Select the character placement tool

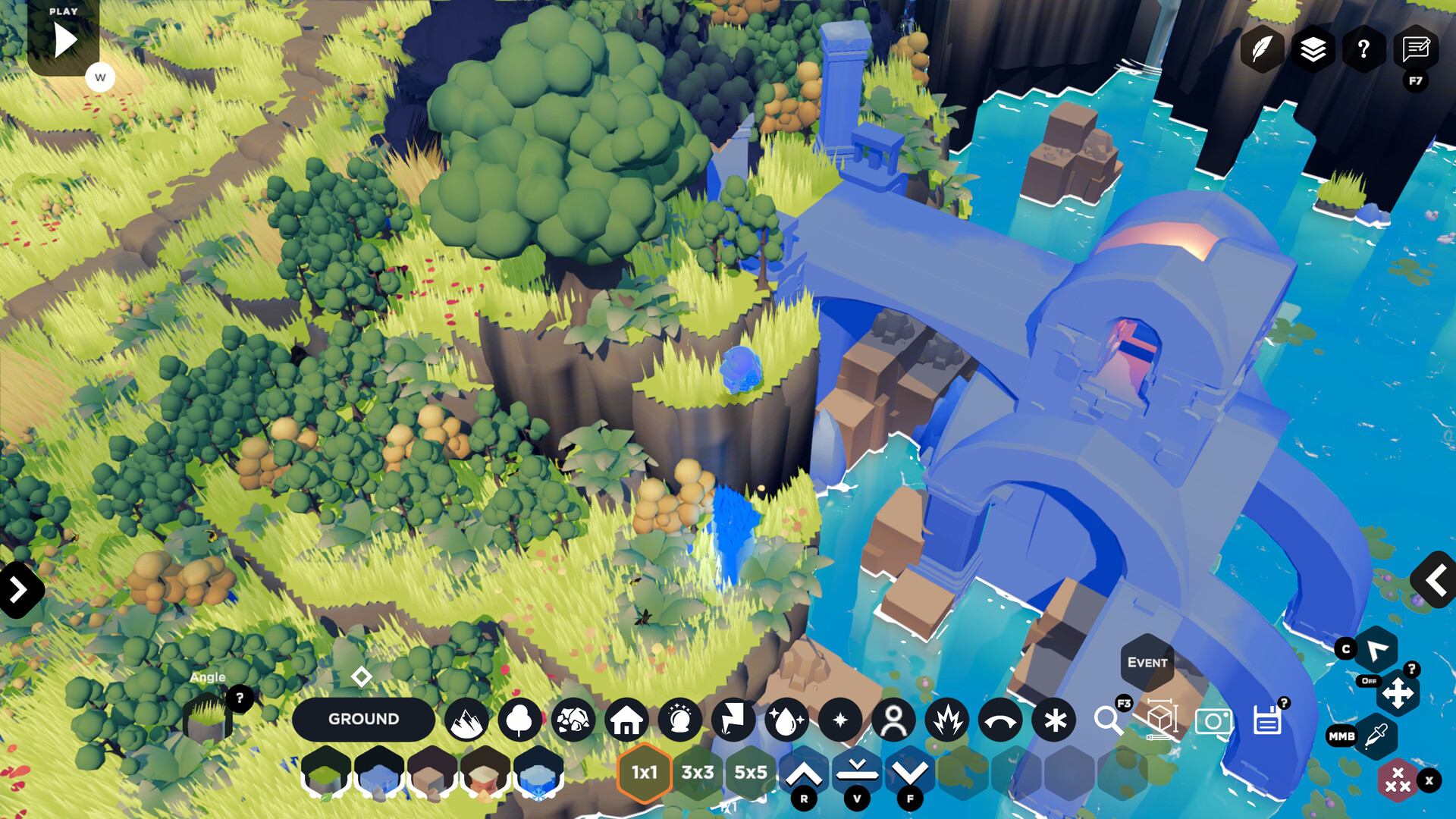click(893, 720)
